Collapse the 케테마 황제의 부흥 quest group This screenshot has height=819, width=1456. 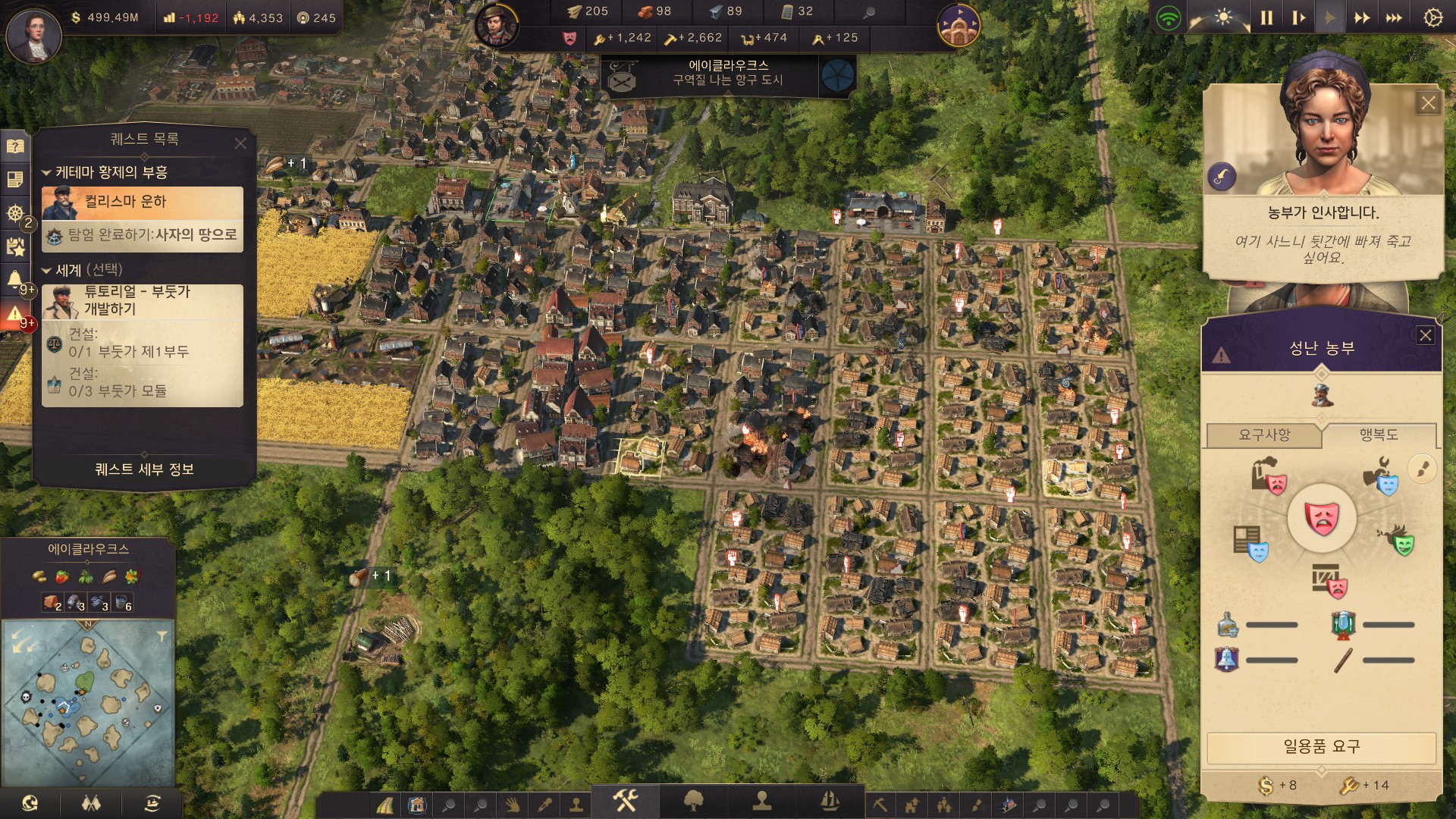pos(46,173)
